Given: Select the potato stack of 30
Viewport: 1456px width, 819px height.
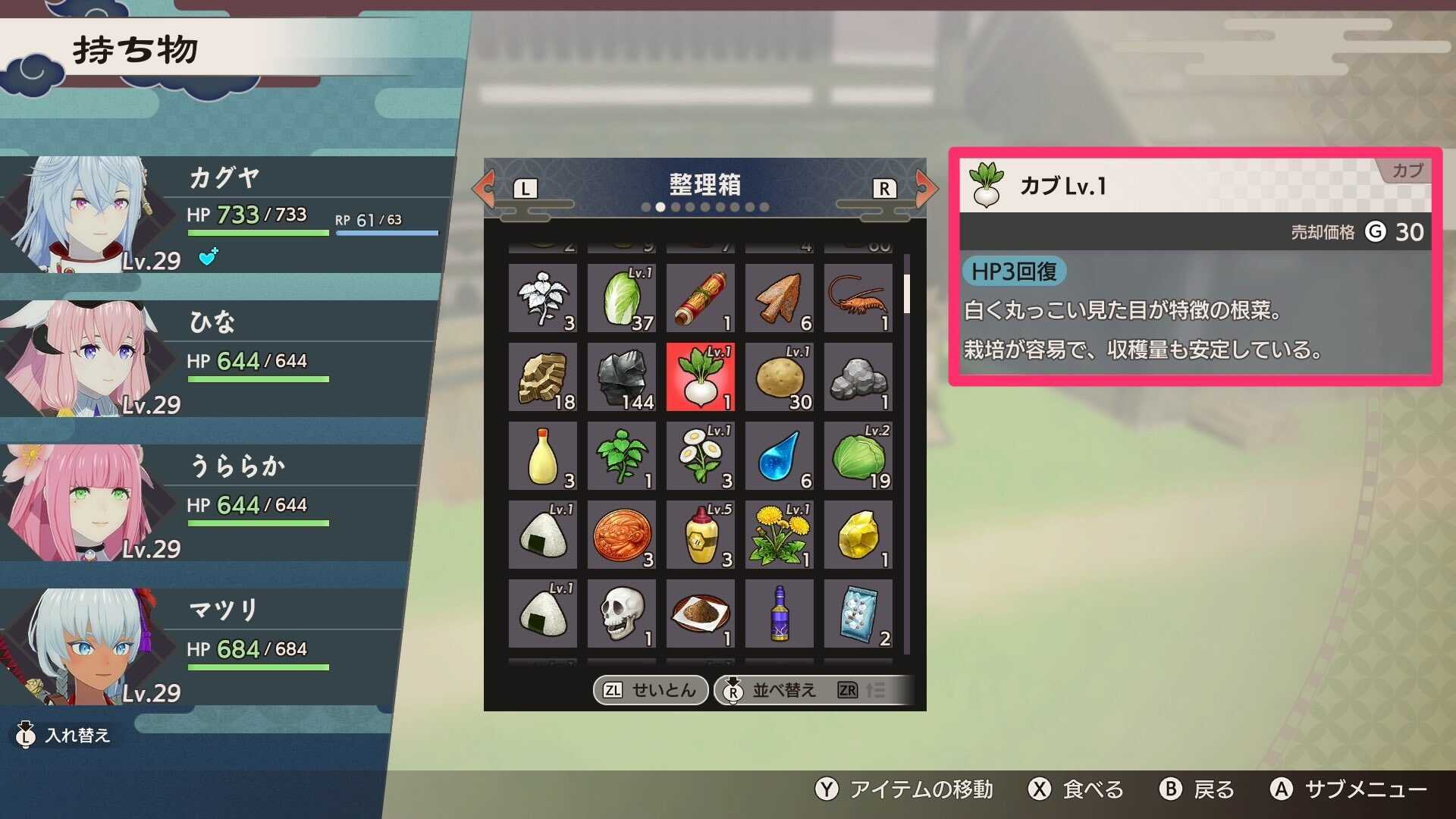Looking at the screenshot, I should point(778,378).
